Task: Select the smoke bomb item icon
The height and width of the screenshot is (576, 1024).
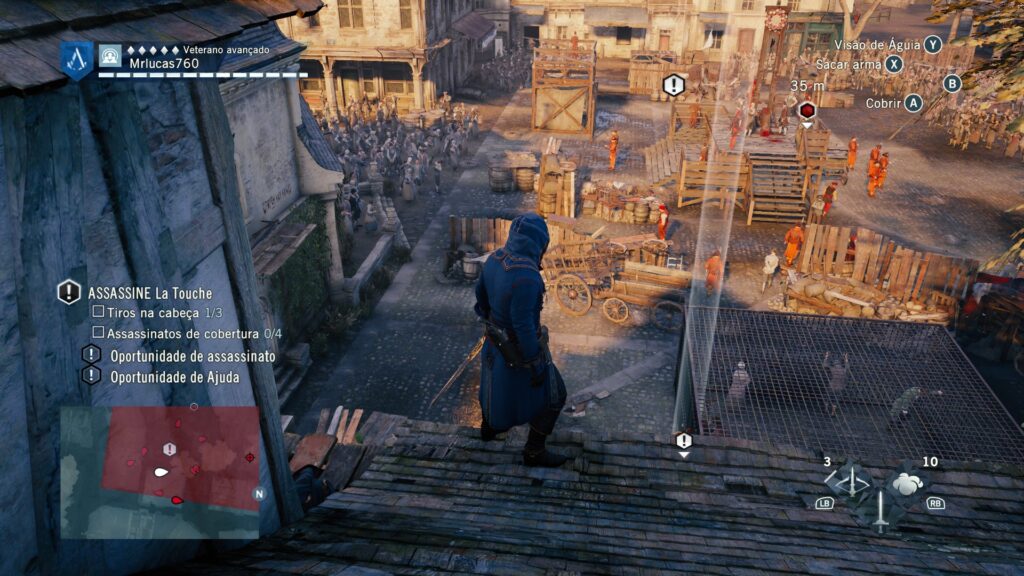Action: (907, 483)
